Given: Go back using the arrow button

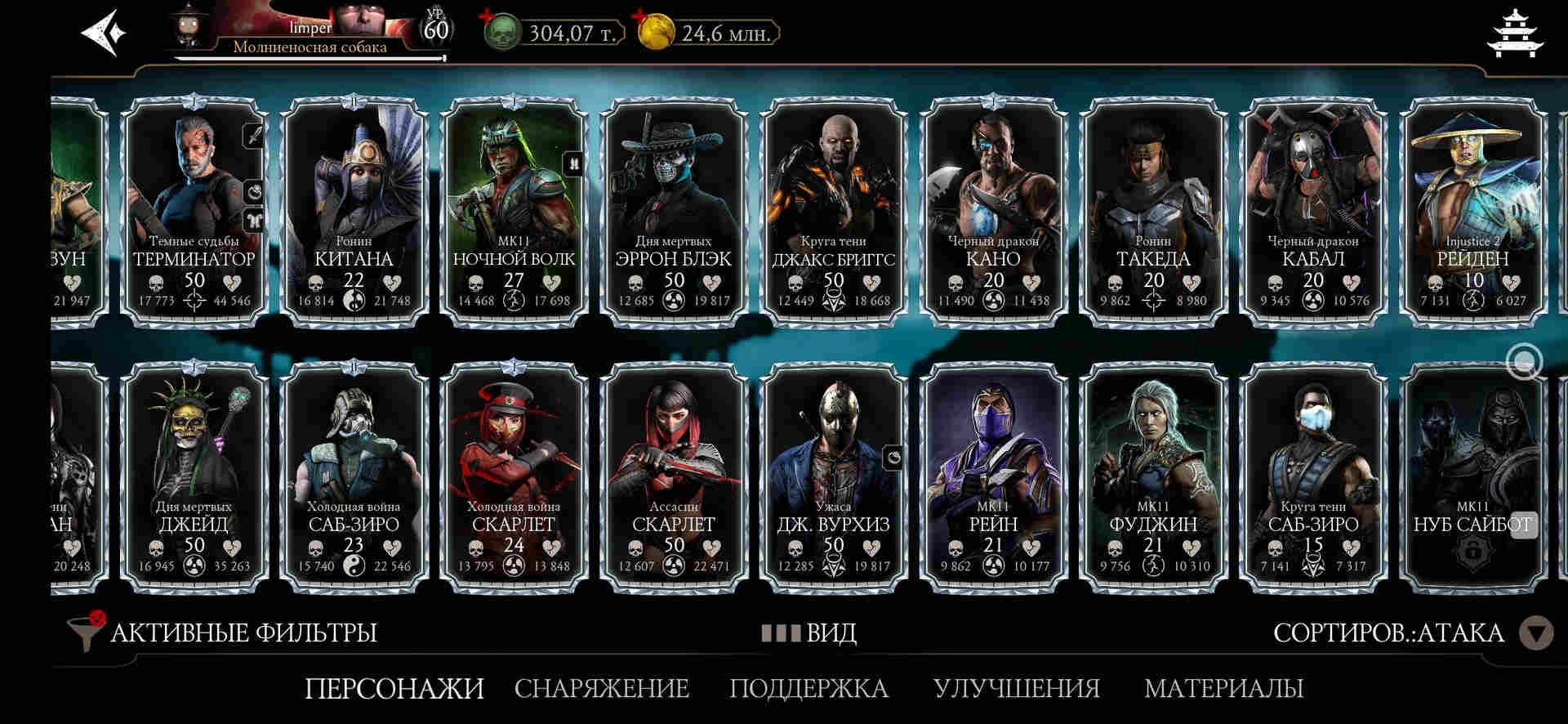Looking at the screenshot, I should click(104, 34).
